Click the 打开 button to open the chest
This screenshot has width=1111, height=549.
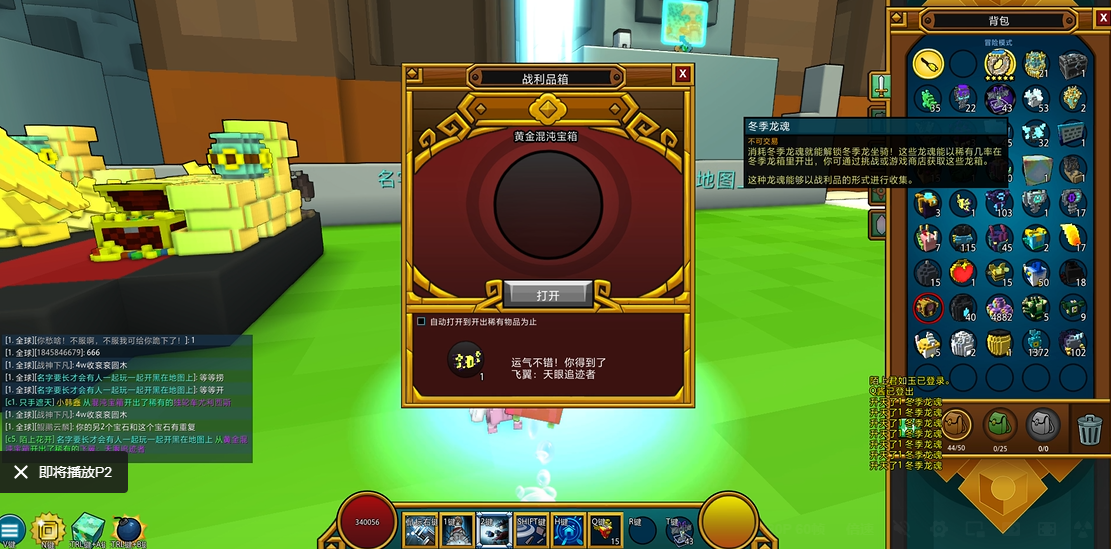click(548, 295)
